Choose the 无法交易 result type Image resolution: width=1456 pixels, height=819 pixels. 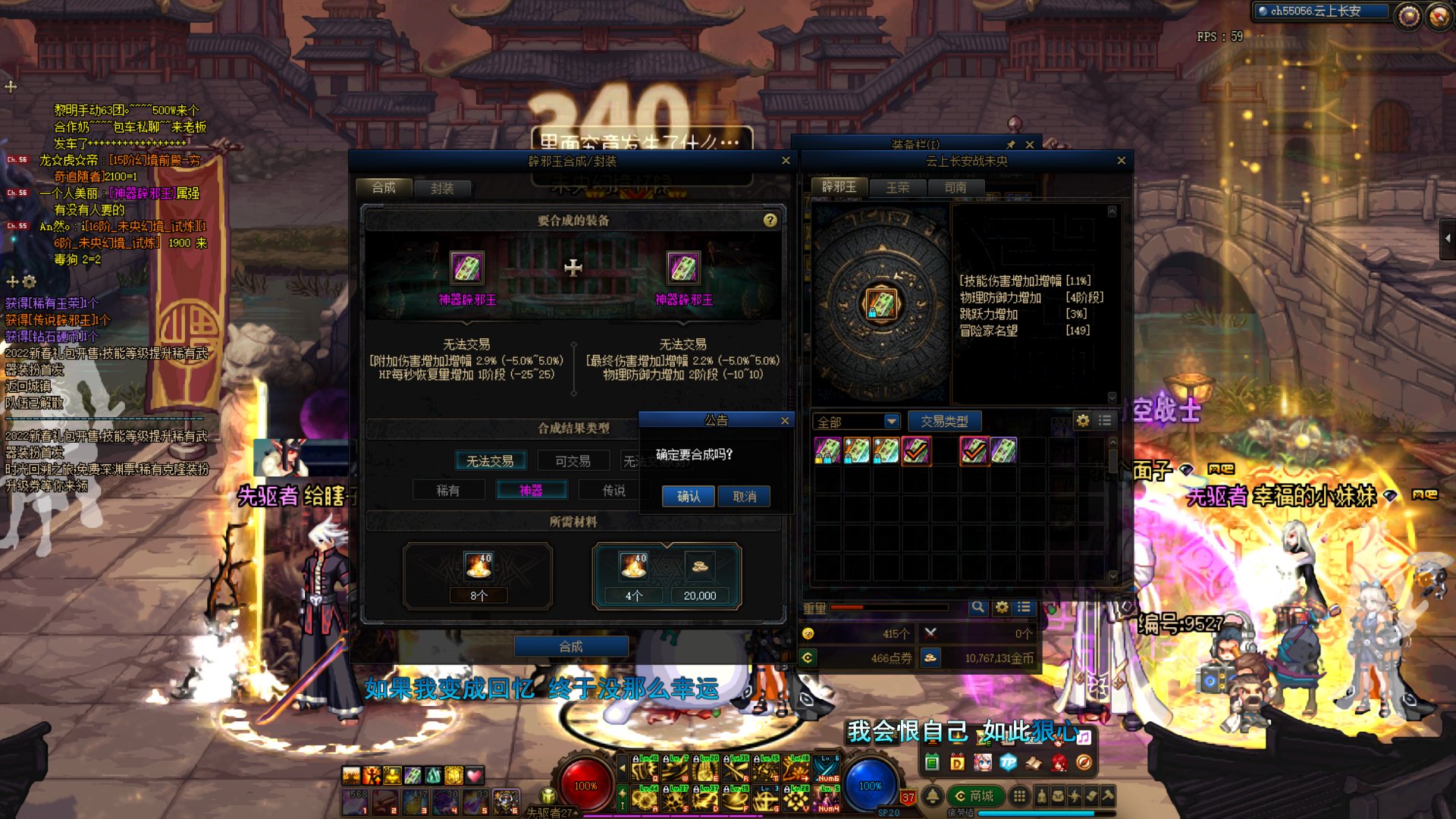490,461
